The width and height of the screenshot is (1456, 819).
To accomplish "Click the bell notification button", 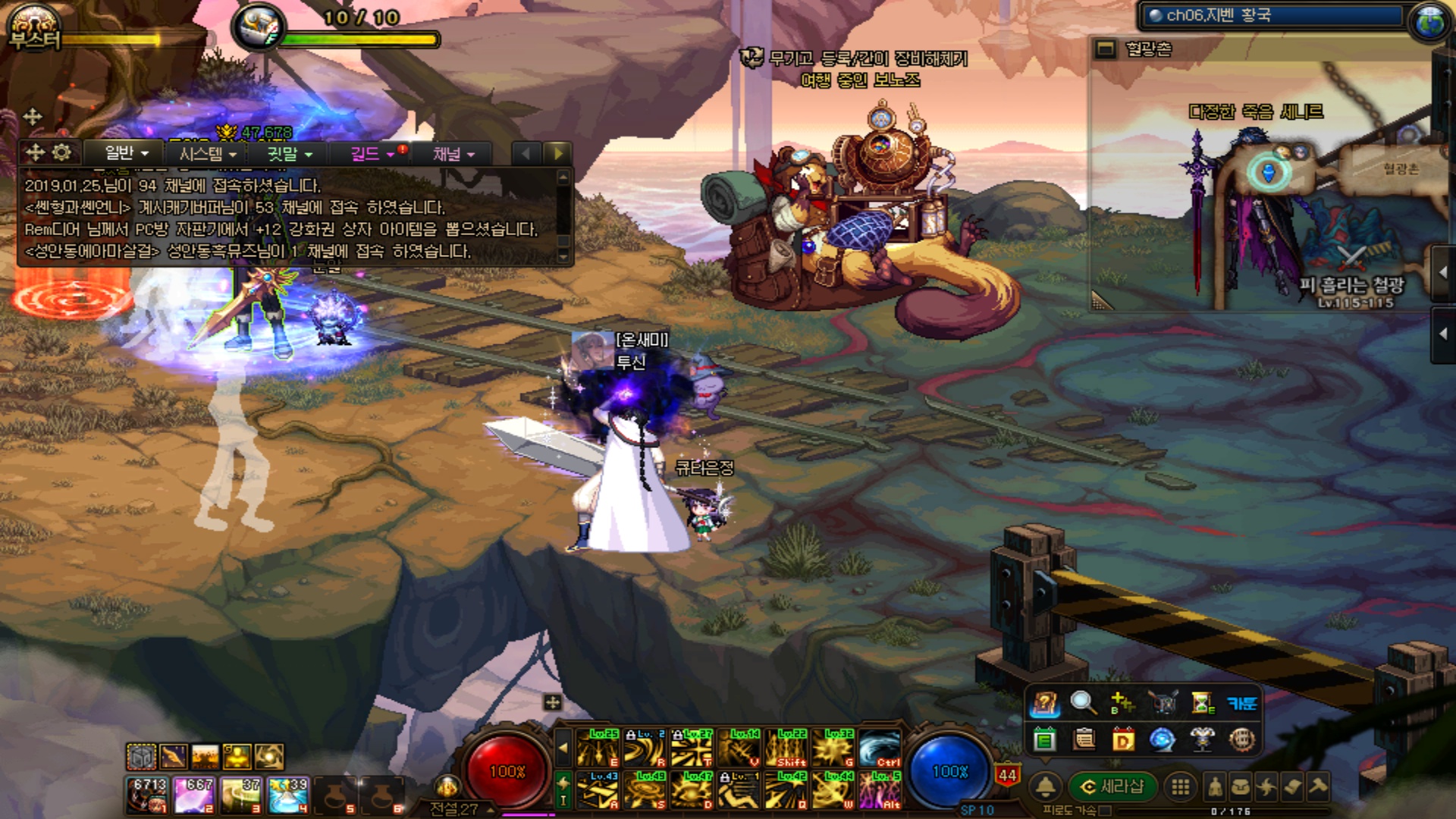I will click(1046, 786).
